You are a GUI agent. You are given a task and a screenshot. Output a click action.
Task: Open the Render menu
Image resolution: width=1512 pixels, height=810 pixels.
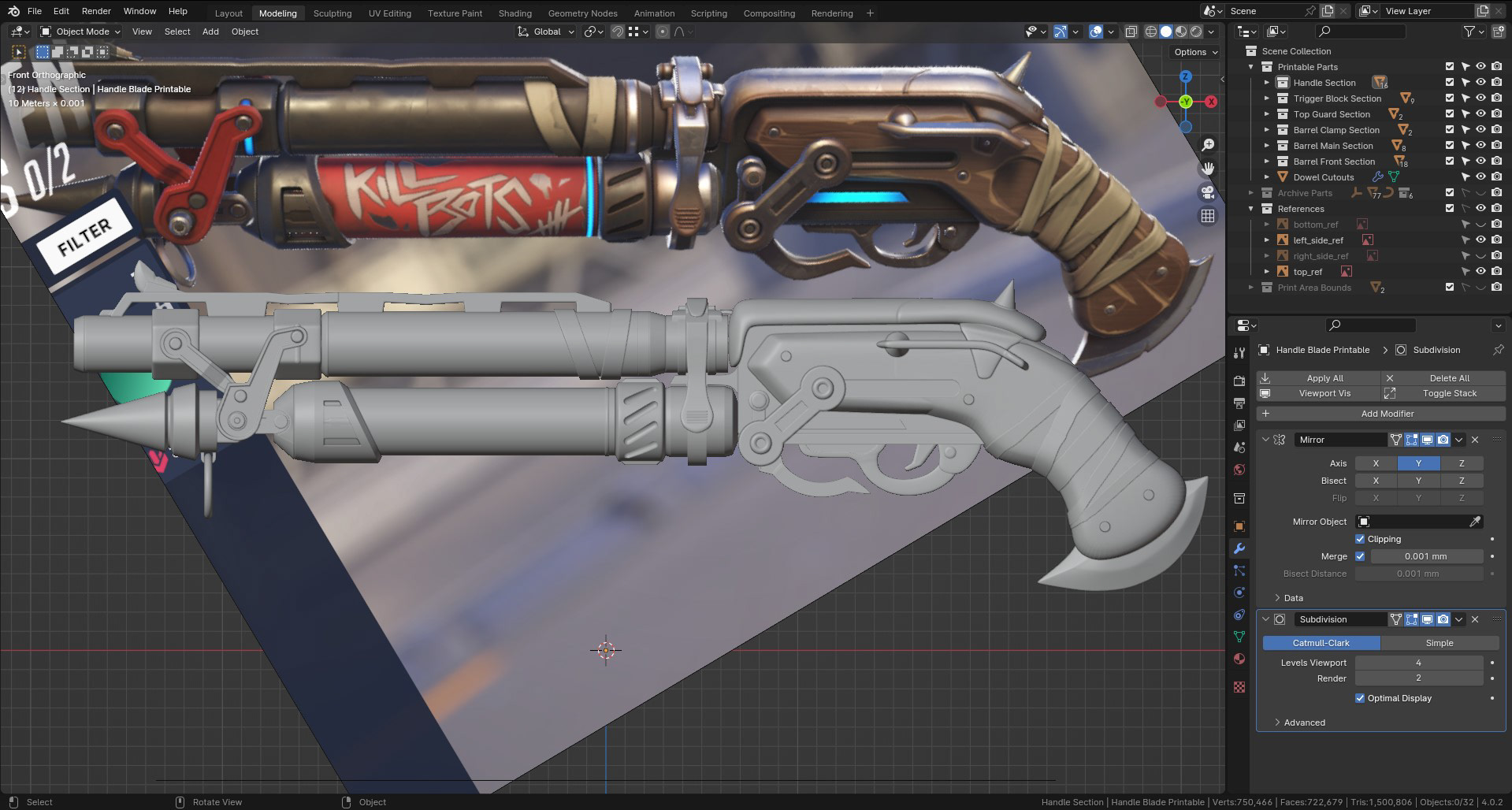pyautogui.click(x=96, y=11)
